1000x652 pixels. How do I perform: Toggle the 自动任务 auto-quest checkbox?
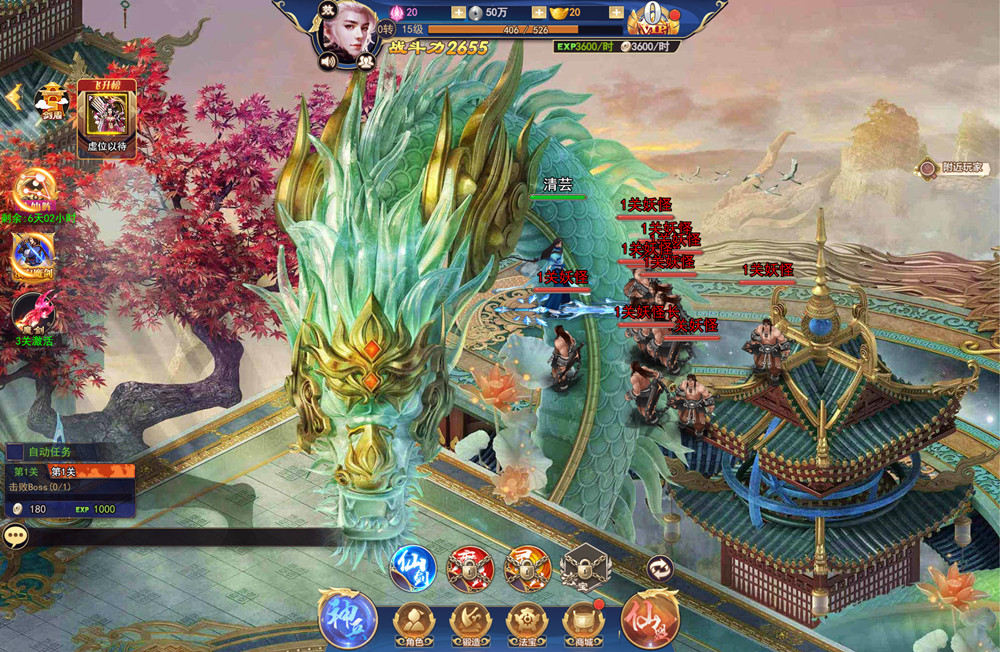coord(15,452)
